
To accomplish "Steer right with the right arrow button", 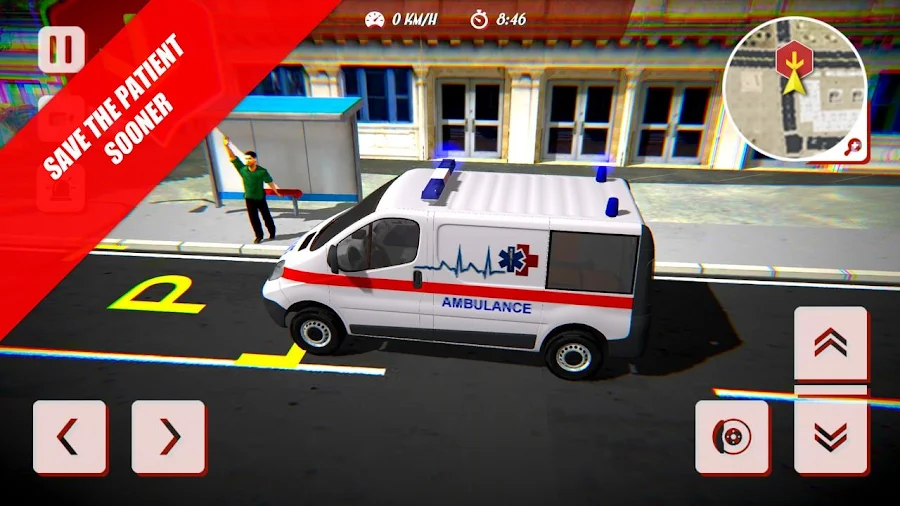I will [x=168, y=437].
